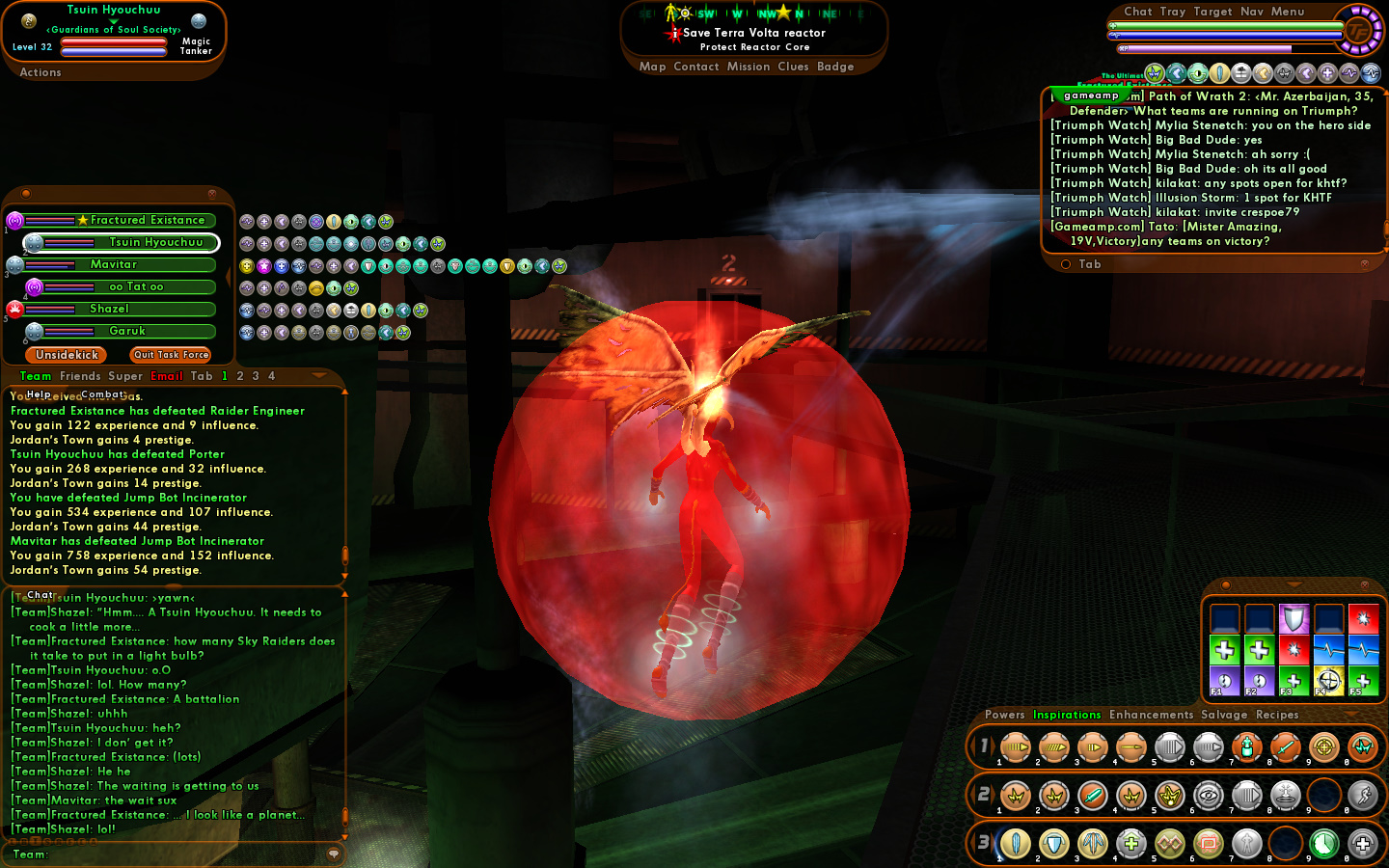Click the Unsidekick button
The width and height of the screenshot is (1389, 868).
coord(67,355)
